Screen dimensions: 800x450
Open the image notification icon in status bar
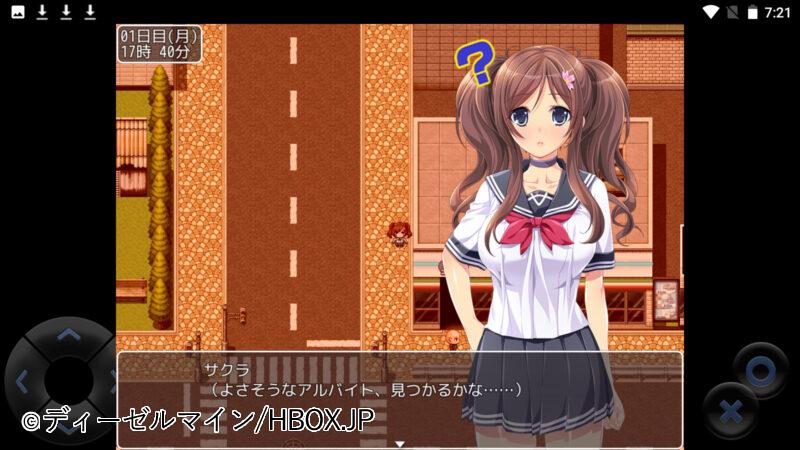18,12
